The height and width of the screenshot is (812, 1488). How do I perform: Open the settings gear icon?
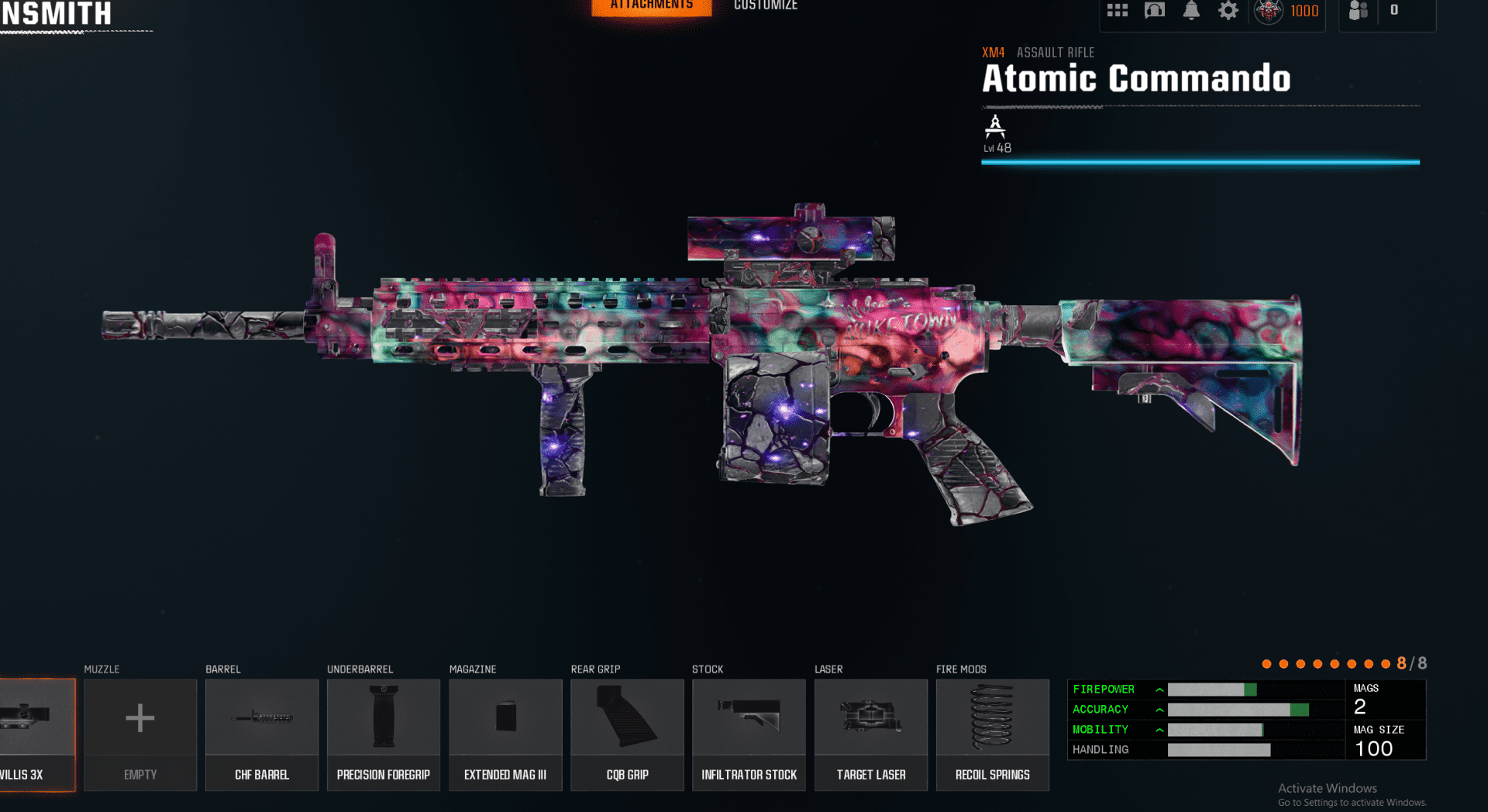(x=1228, y=11)
